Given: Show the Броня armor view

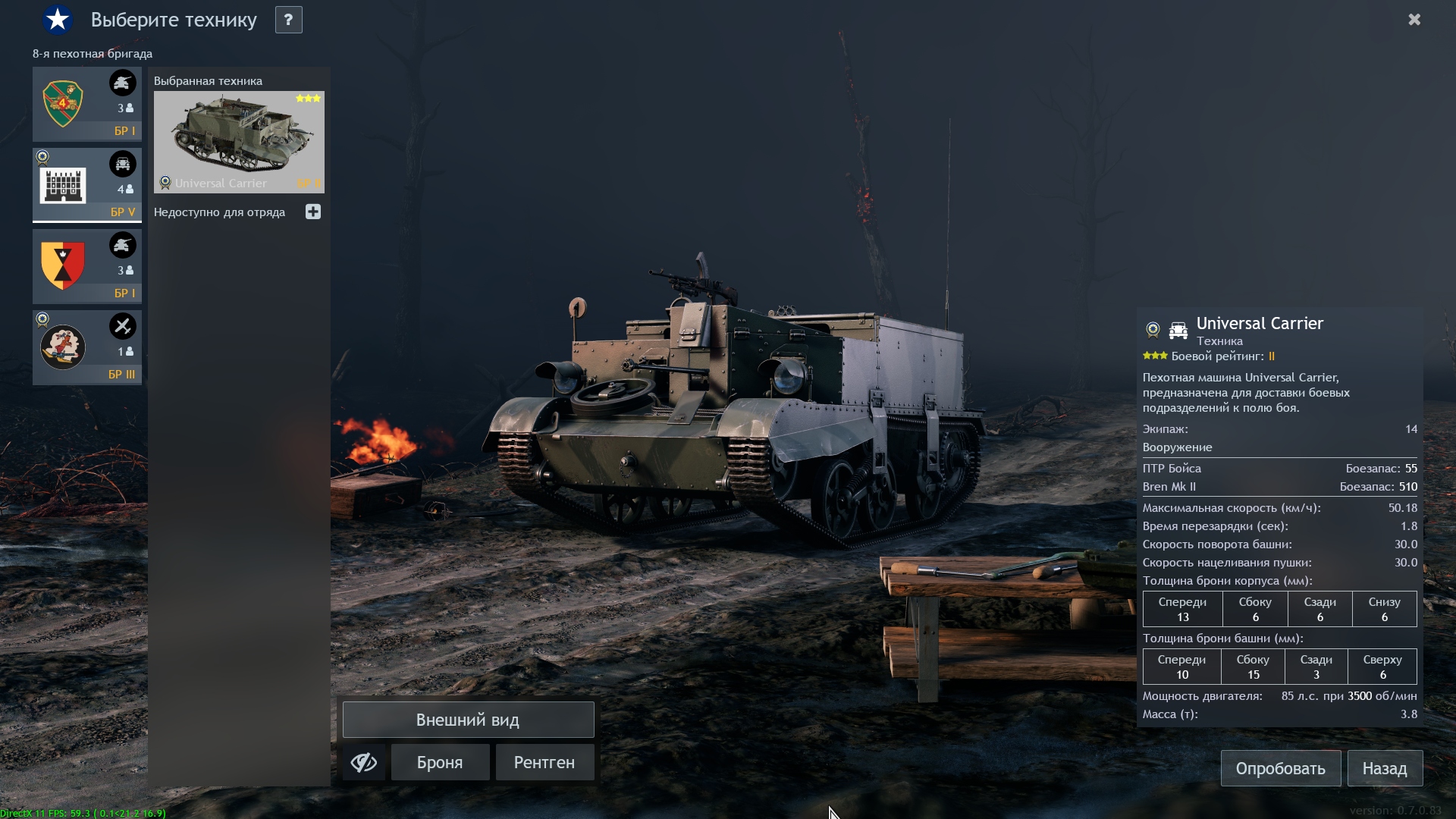Looking at the screenshot, I should [440, 762].
